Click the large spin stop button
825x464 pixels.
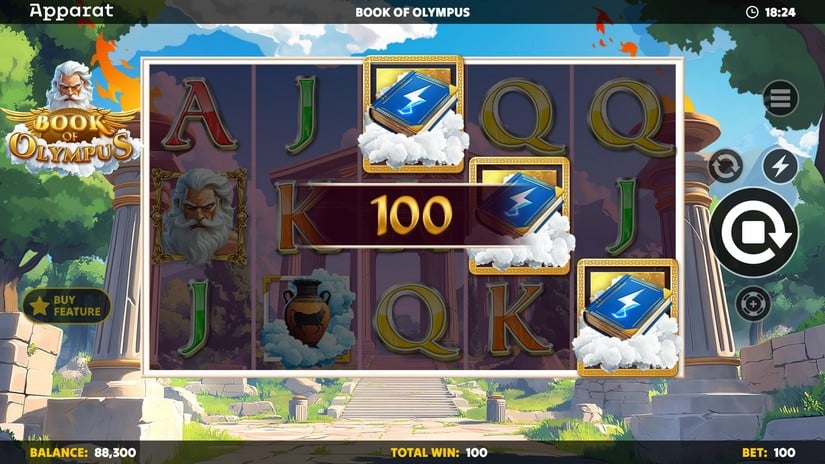(753, 232)
